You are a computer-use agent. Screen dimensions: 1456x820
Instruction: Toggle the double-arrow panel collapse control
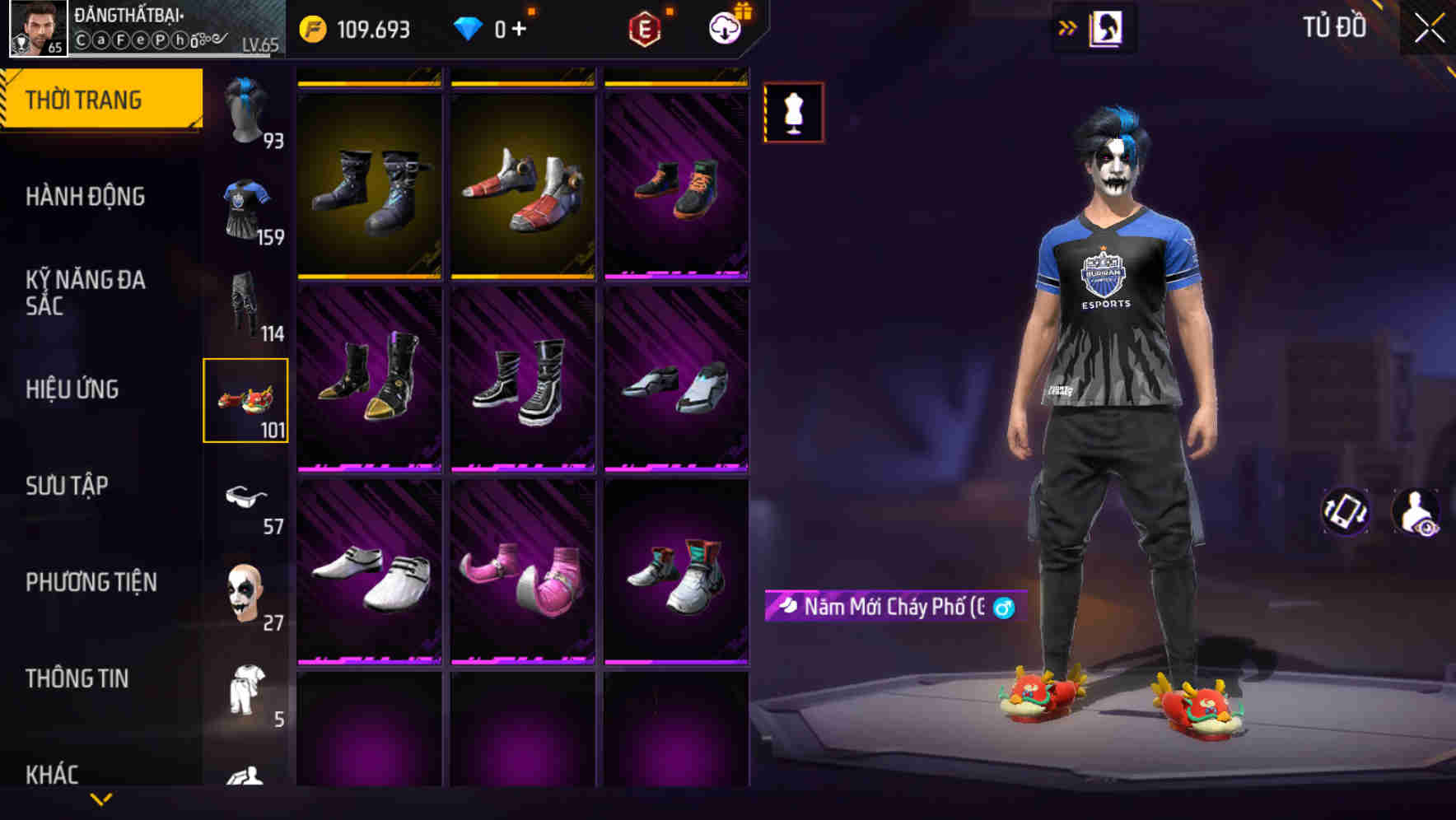click(1068, 27)
